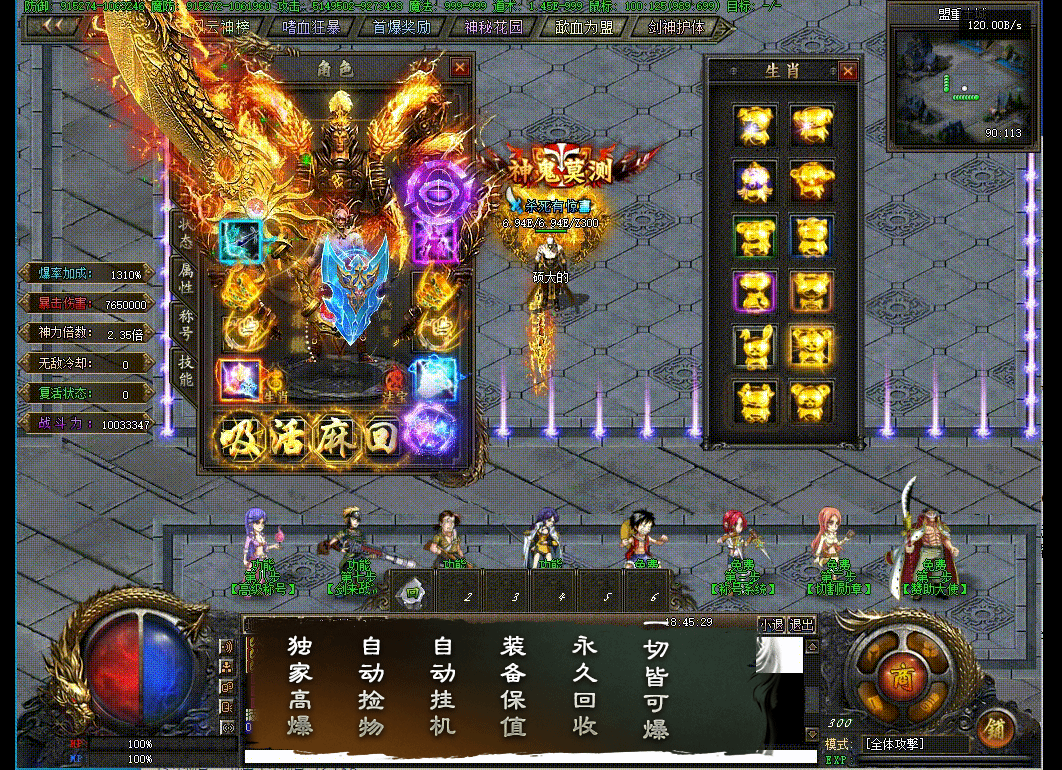Change the 全体攻擊 attack mode field

[x=914, y=745]
